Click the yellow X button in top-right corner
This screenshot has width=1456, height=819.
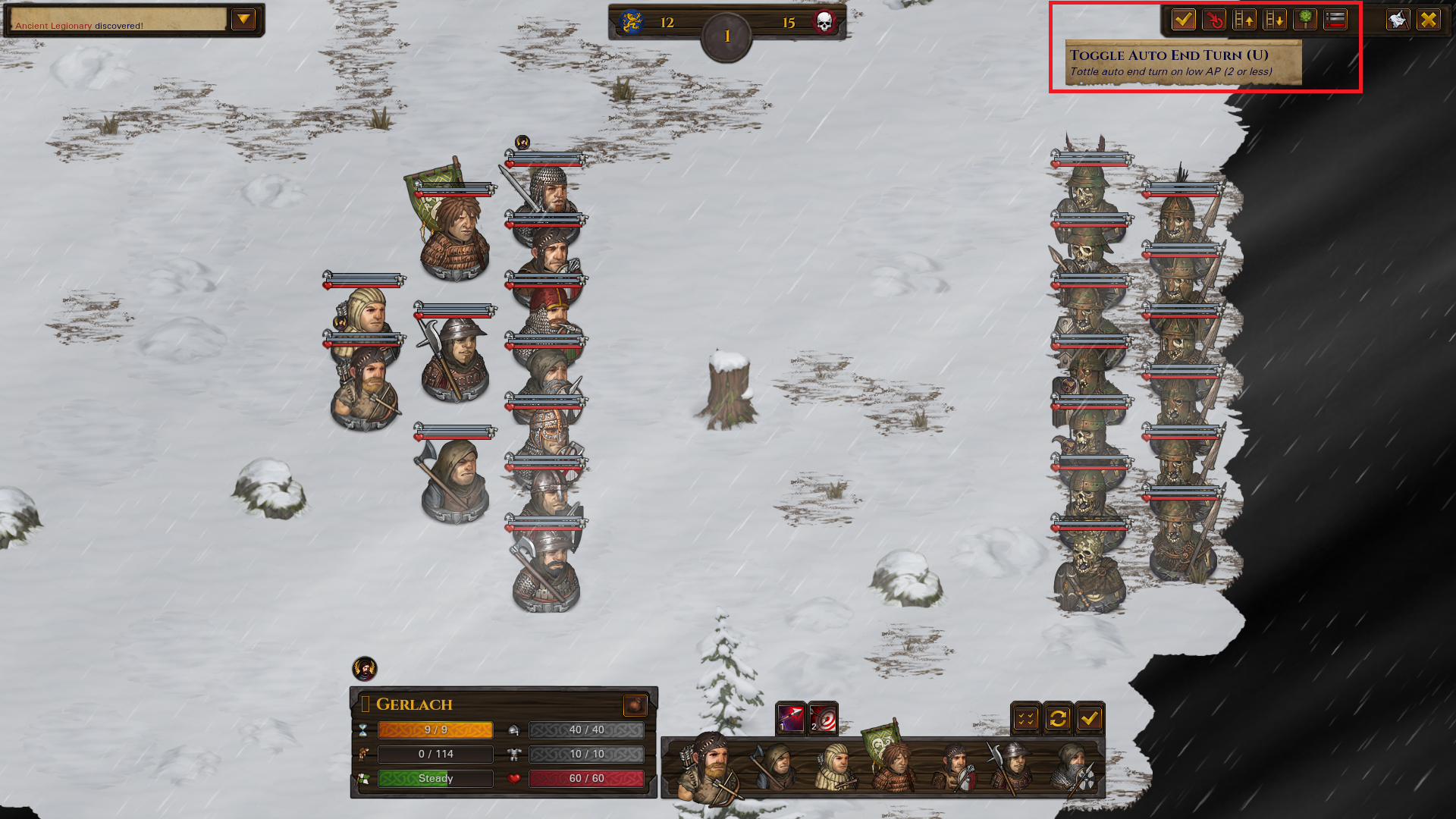(x=1429, y=20)
